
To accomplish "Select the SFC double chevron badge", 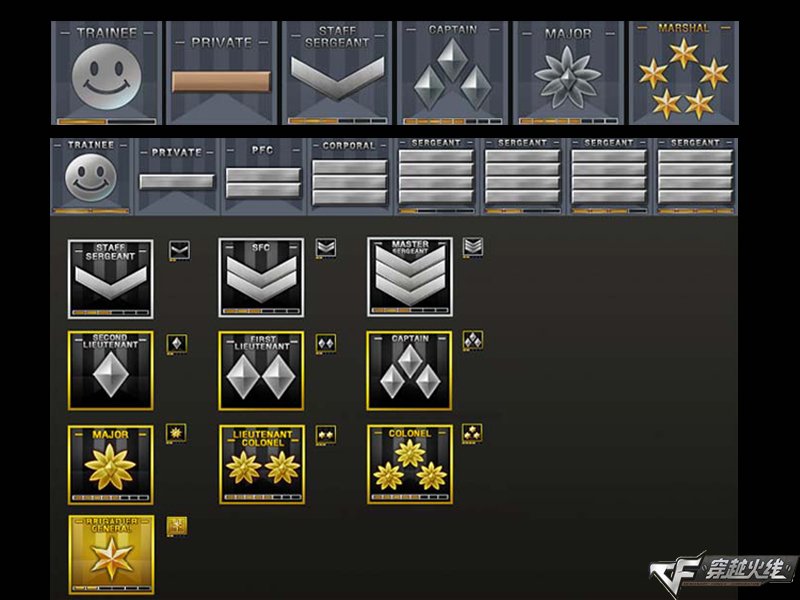I will tap(262, 279).
